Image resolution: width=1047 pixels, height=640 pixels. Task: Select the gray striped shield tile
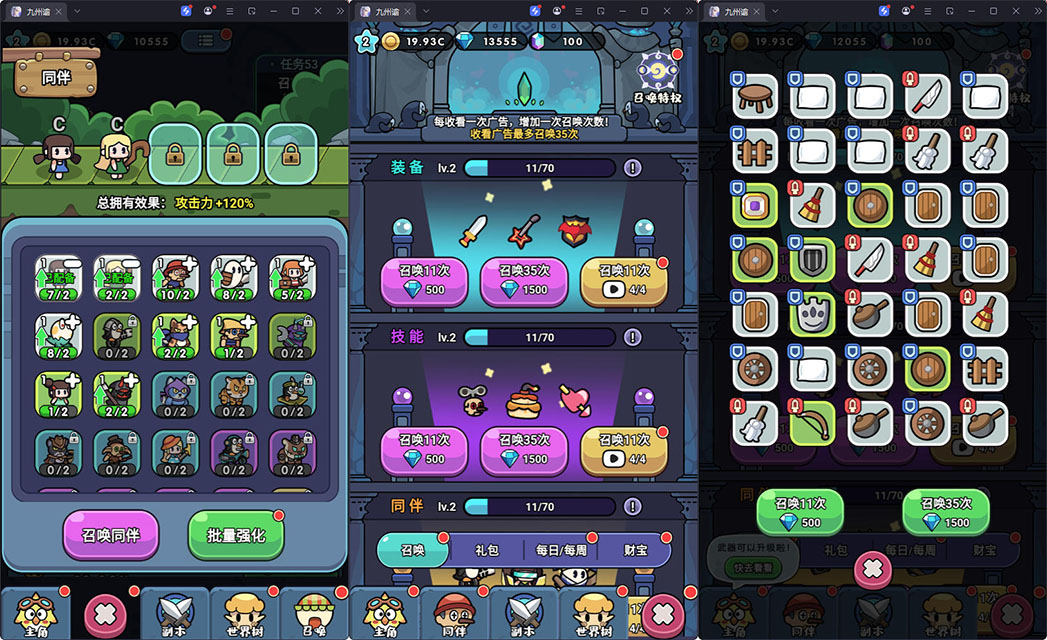(x=813, y=259)
